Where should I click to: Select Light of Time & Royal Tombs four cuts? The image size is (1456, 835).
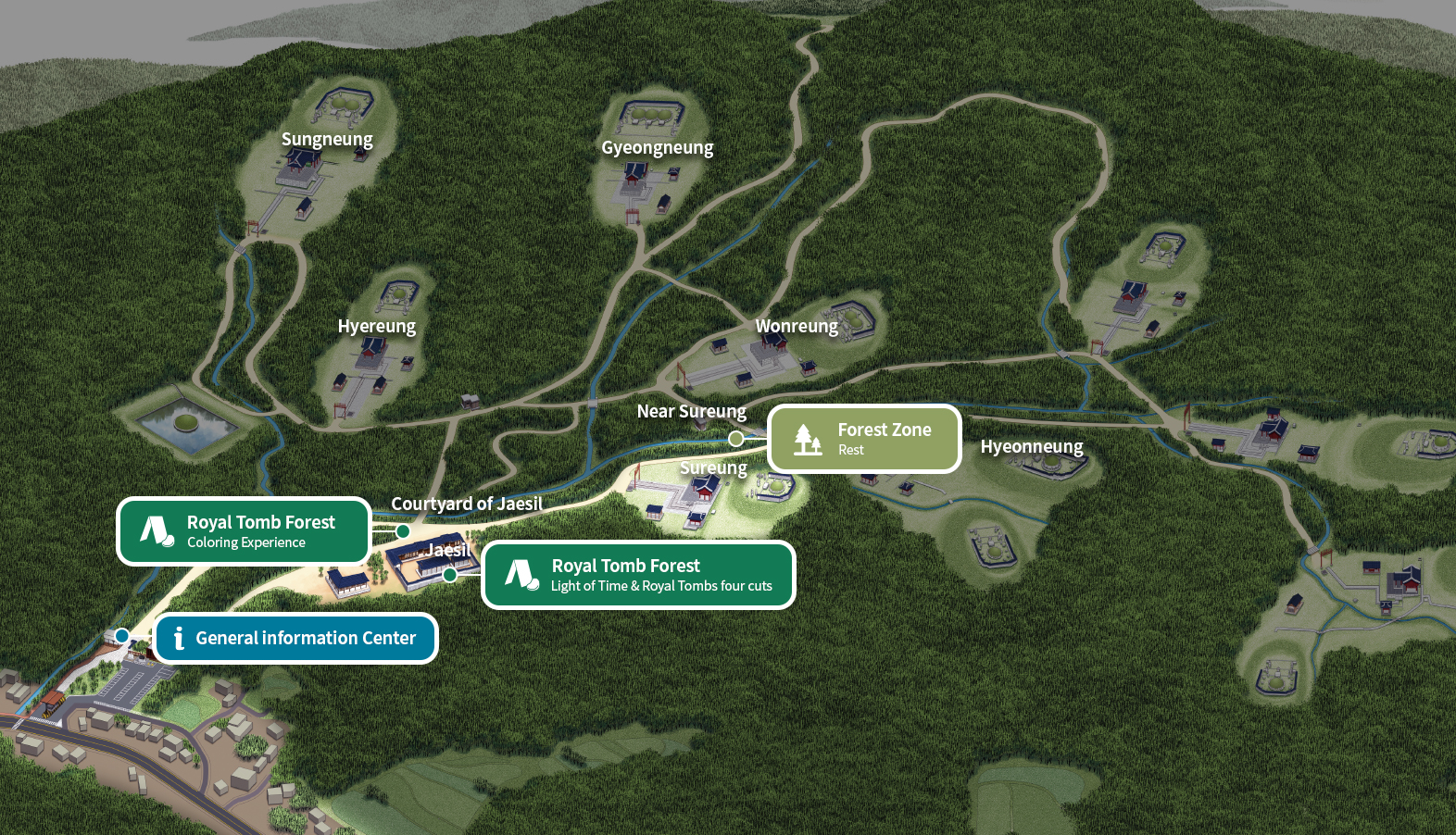pos(638,575)
